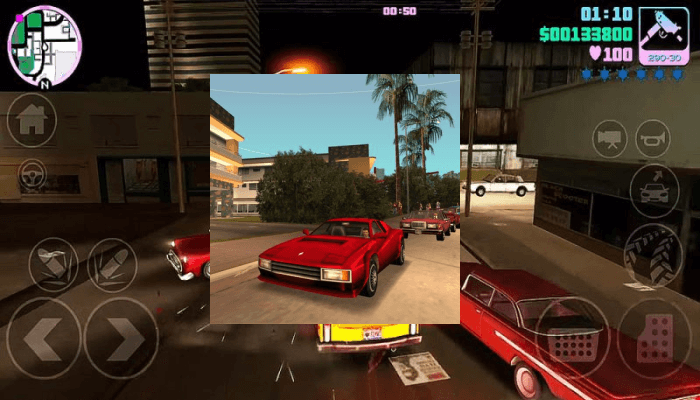Steer left with the left arrow button

43,338
